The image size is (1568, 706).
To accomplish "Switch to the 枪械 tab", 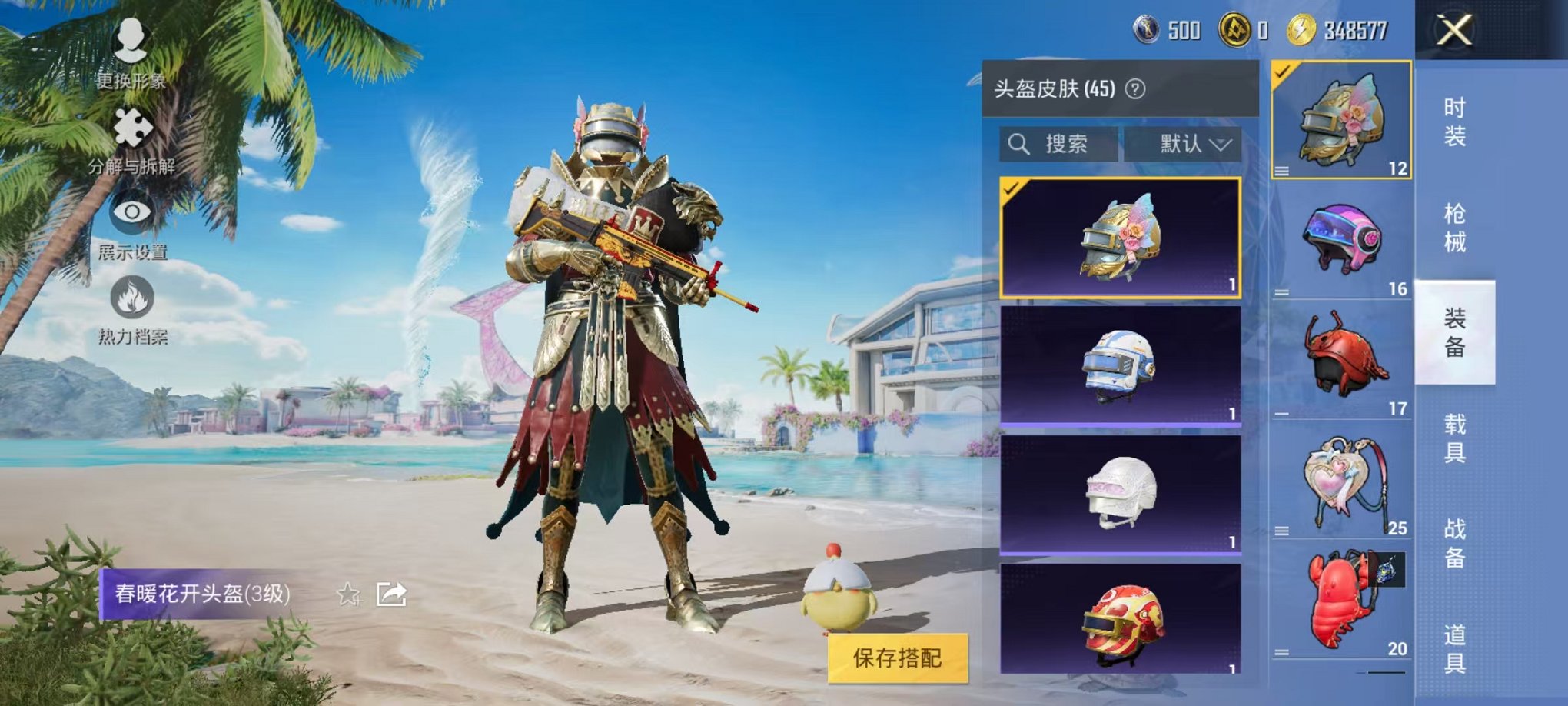I will point(1455,225).
